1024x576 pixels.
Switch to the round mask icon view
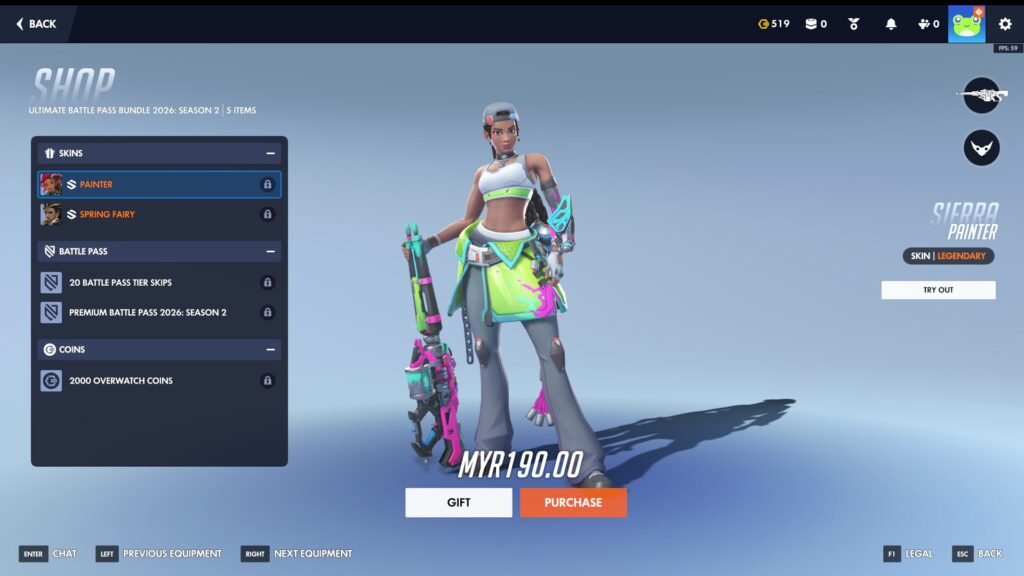(x=981, y=148)
